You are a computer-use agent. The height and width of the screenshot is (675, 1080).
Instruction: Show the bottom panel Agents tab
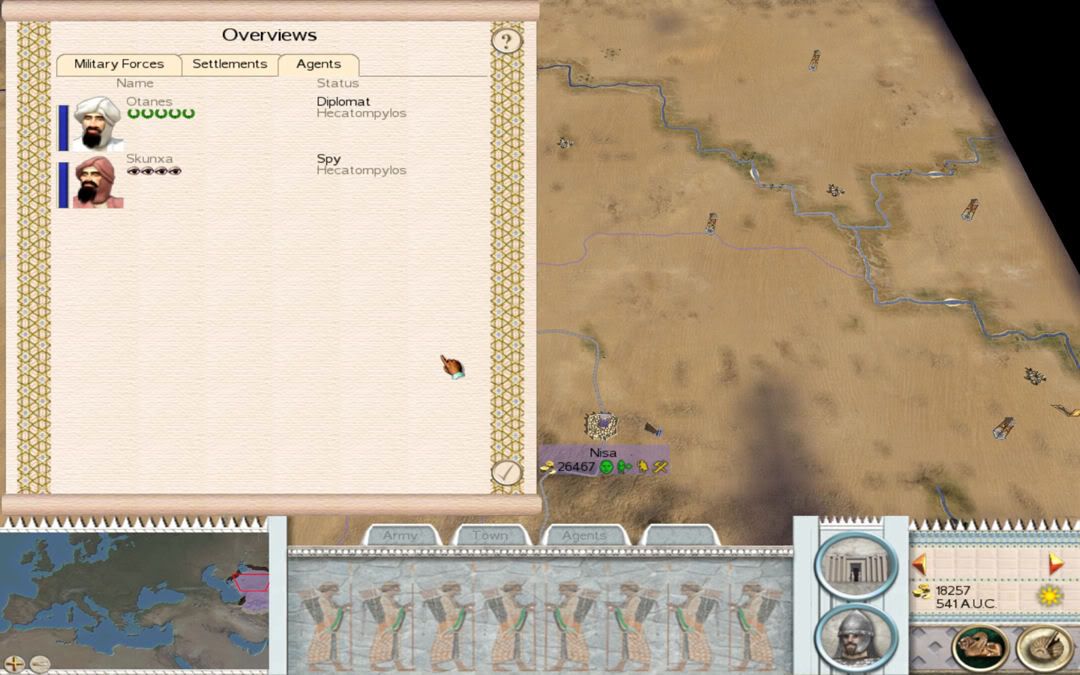[584, 536]
